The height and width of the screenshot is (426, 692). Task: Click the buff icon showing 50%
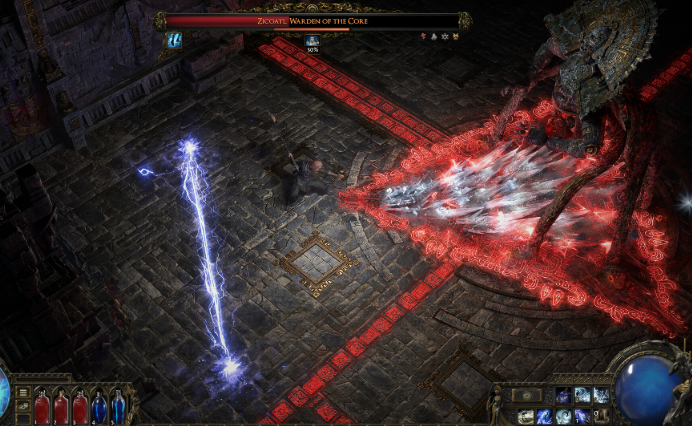point(312,41)
